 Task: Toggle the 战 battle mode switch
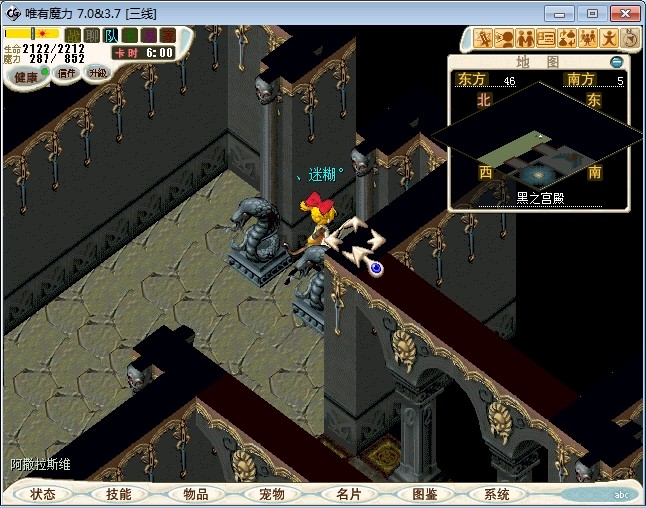73,36
